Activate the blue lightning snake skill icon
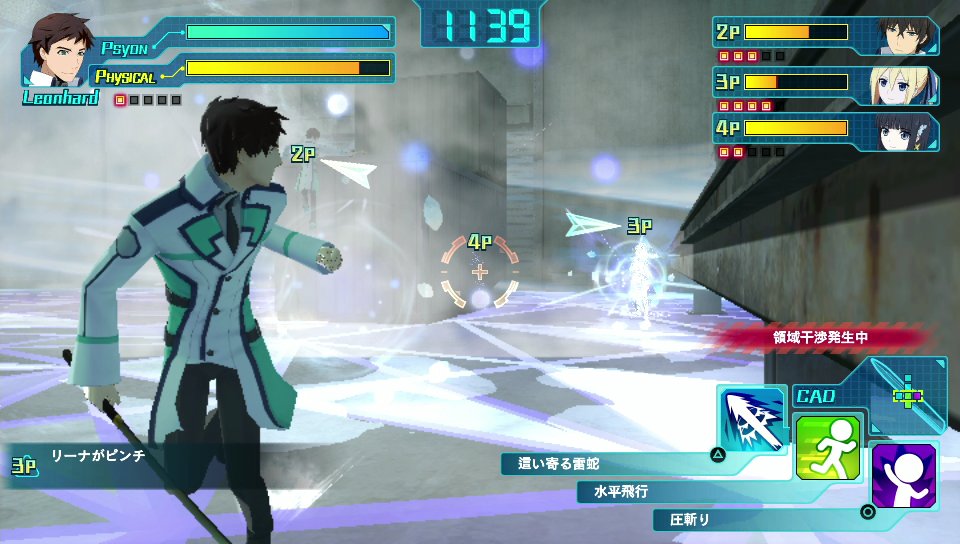This screenshot has width=960, height=544. coord(750,421)
